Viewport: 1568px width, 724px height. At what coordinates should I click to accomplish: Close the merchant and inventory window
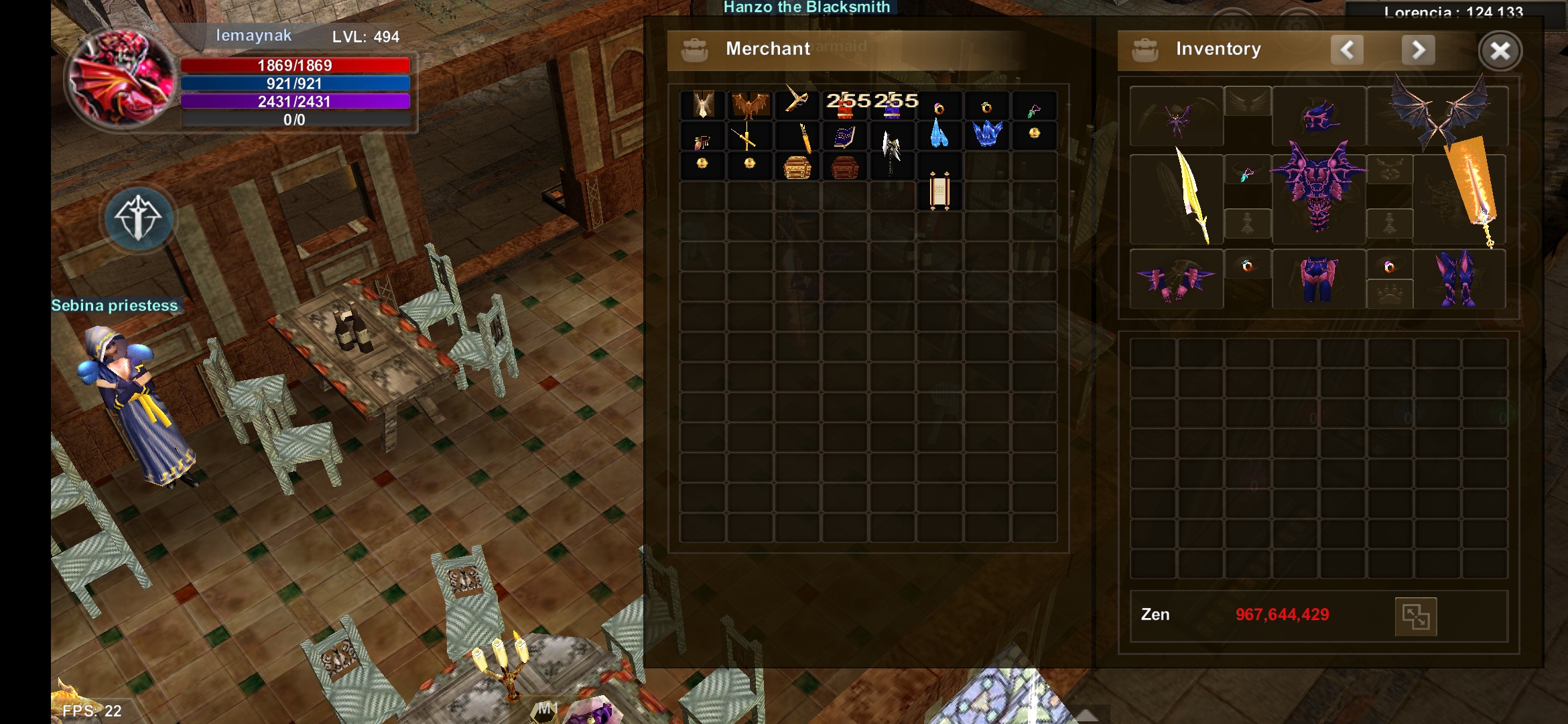(x=1500, y=51)
